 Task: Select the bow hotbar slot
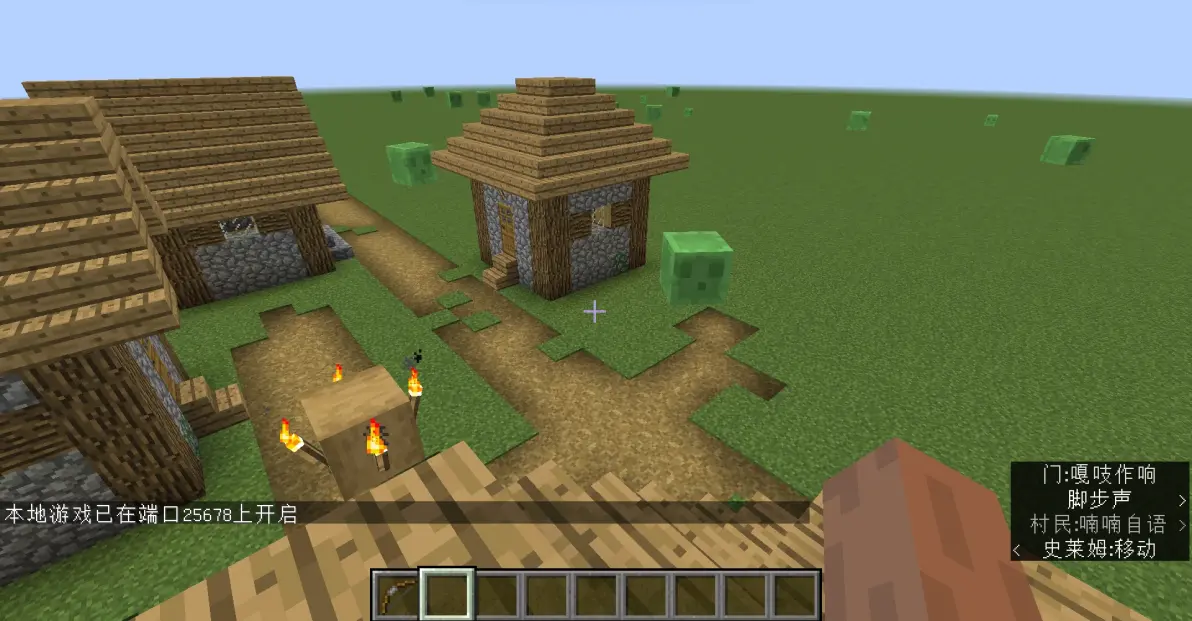coord(396,595)
